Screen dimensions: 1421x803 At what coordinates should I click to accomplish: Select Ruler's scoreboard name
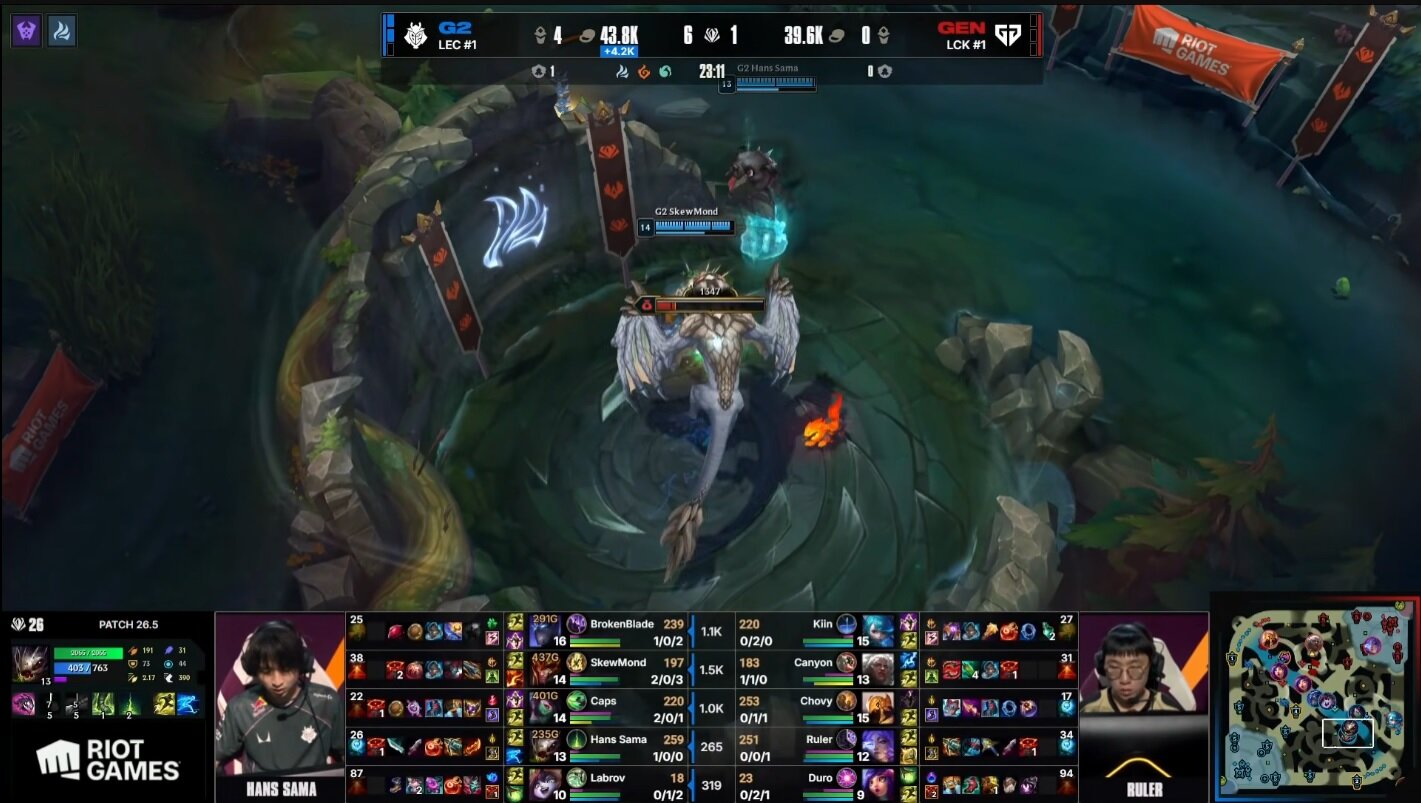(819, 739)
